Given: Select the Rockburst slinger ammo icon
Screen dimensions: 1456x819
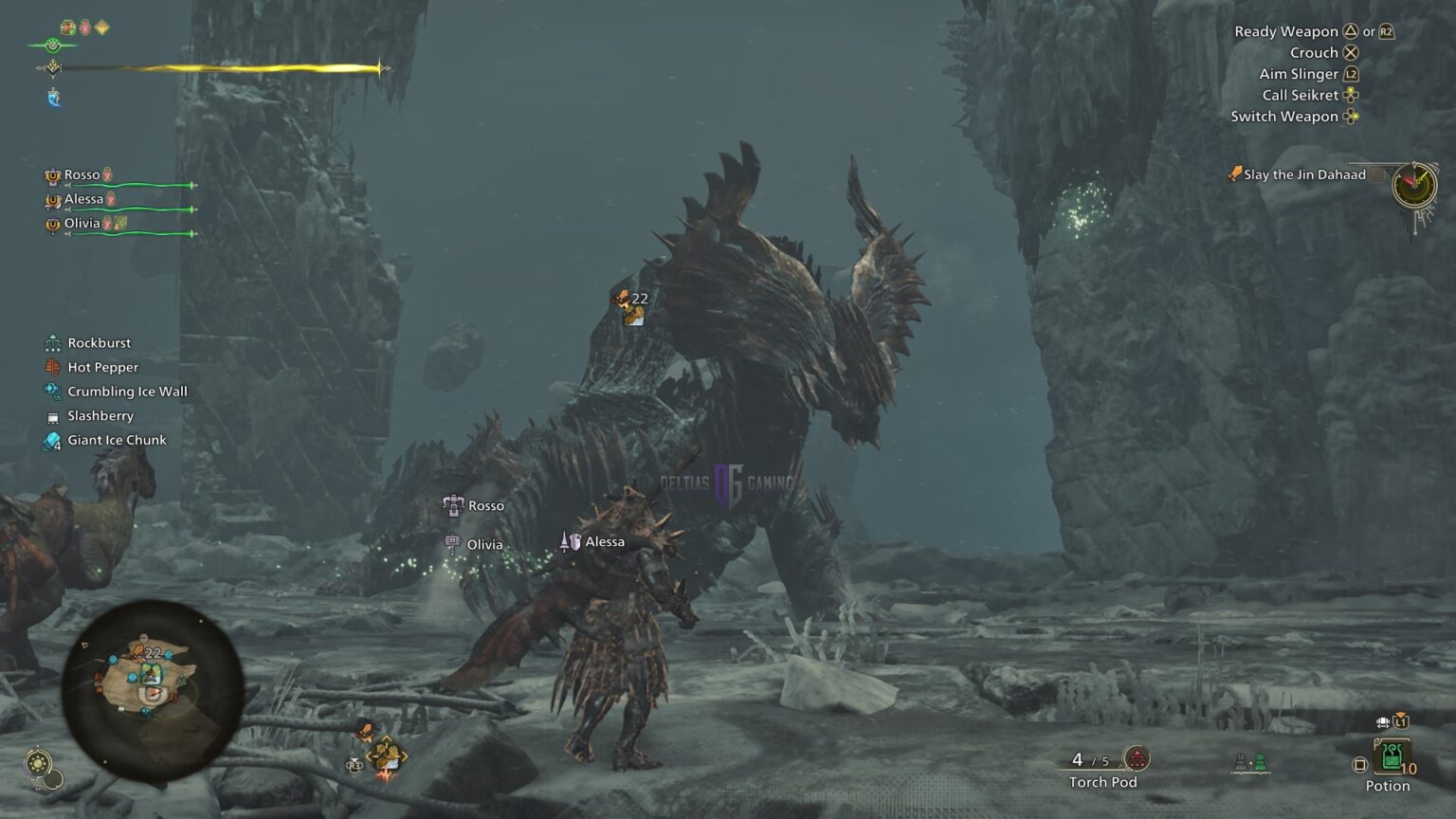Looking at the screenshot, I should [54, 342].
